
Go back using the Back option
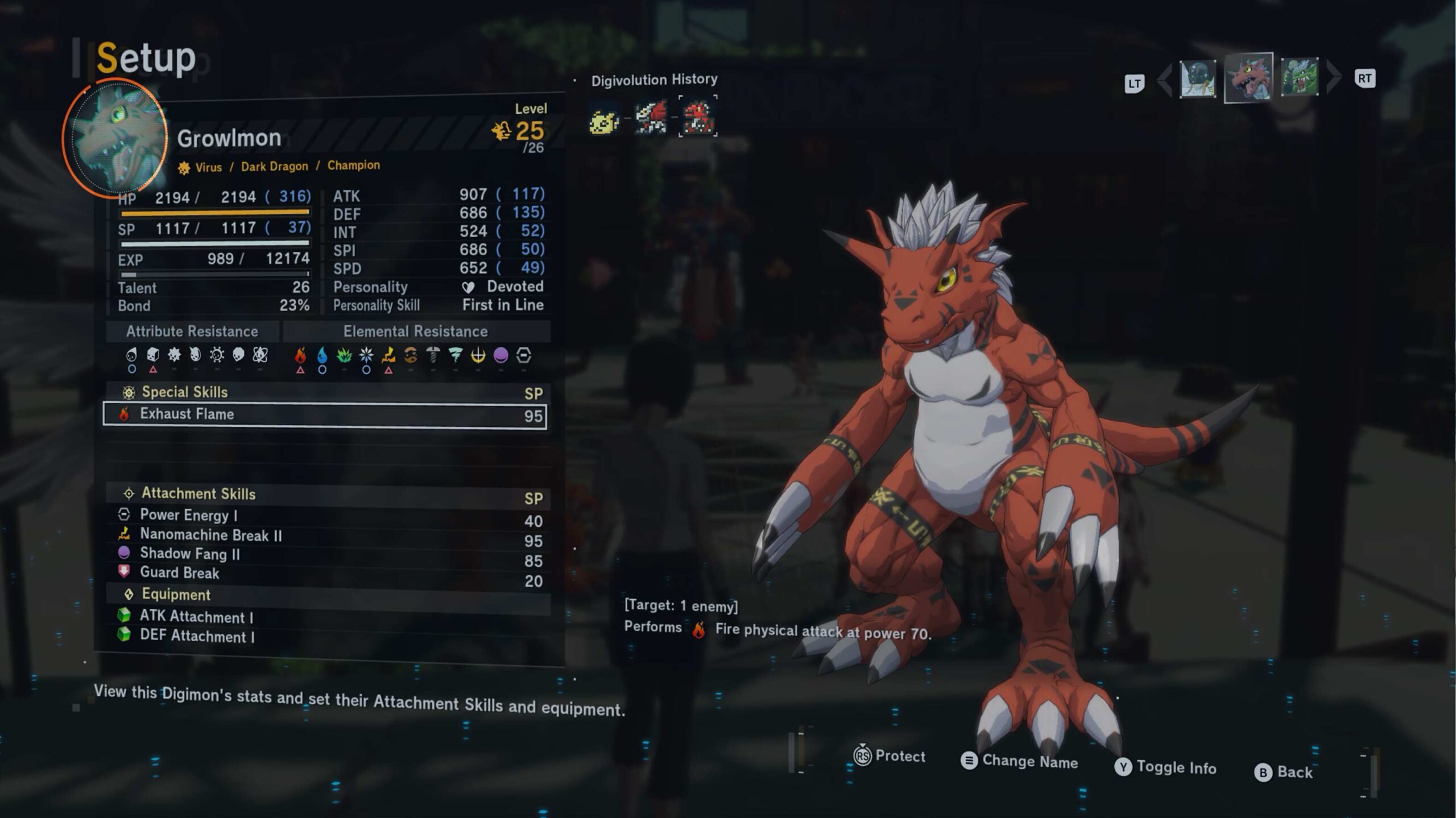(x=1284, y=772)
